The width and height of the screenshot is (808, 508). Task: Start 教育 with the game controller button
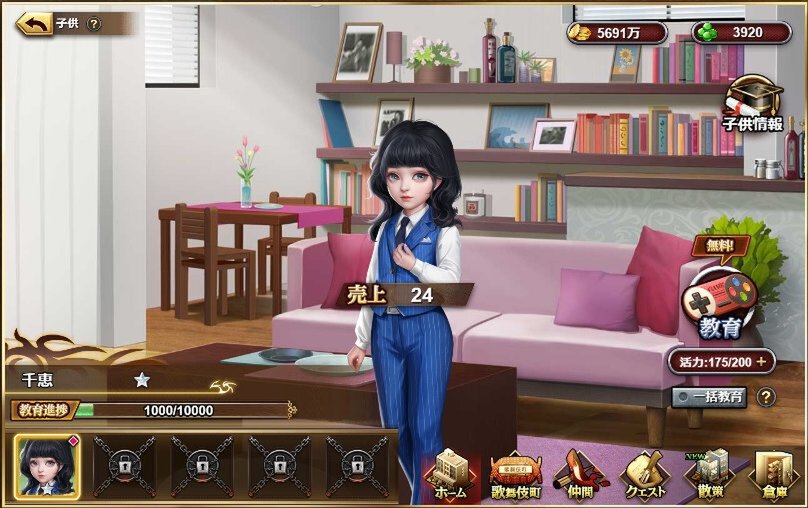[x=717, y=304]
